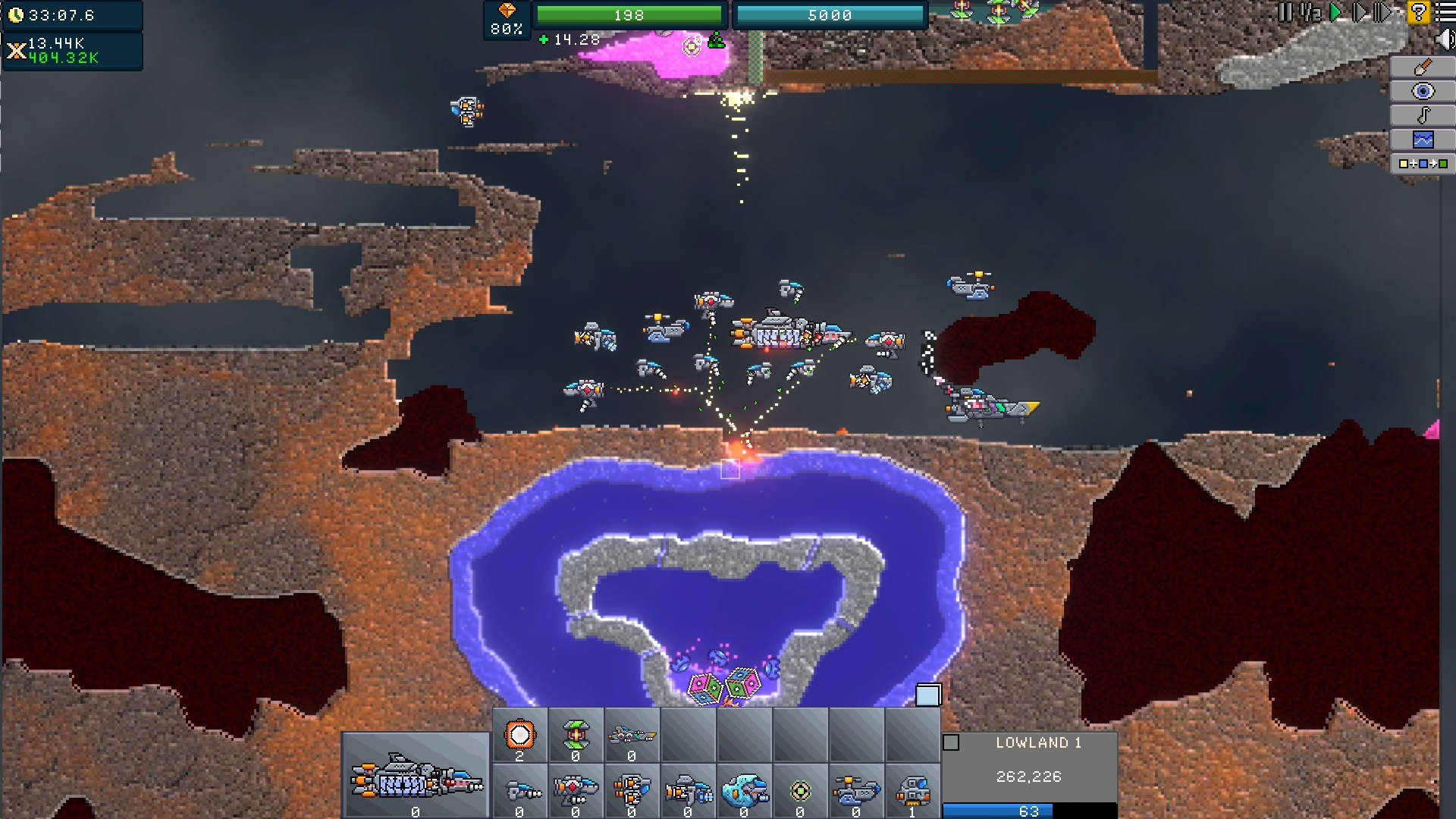The height and width of the screenshot is (819, 1456).
Task: Pick the blue asteroid-shaped ship slot
Action: 744,792
